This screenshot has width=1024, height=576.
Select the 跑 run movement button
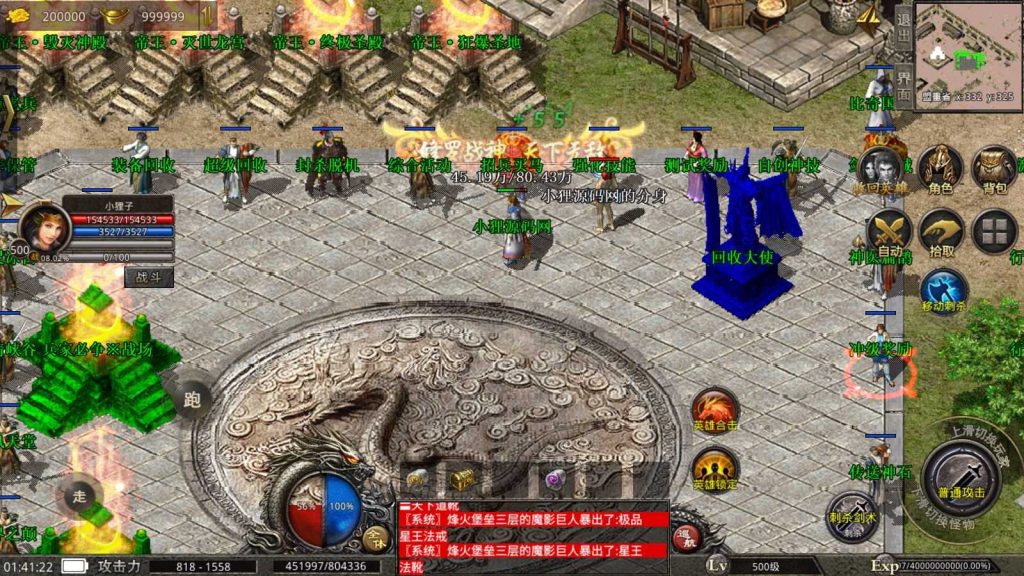click(x=192, y=399)
